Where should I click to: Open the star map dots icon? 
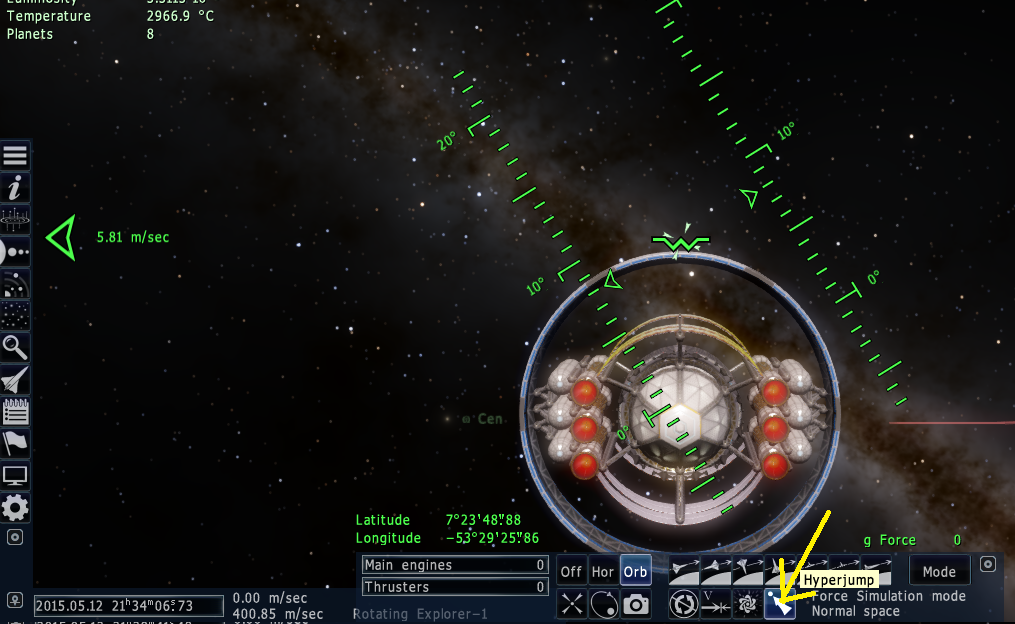click(x=16, y=316)
